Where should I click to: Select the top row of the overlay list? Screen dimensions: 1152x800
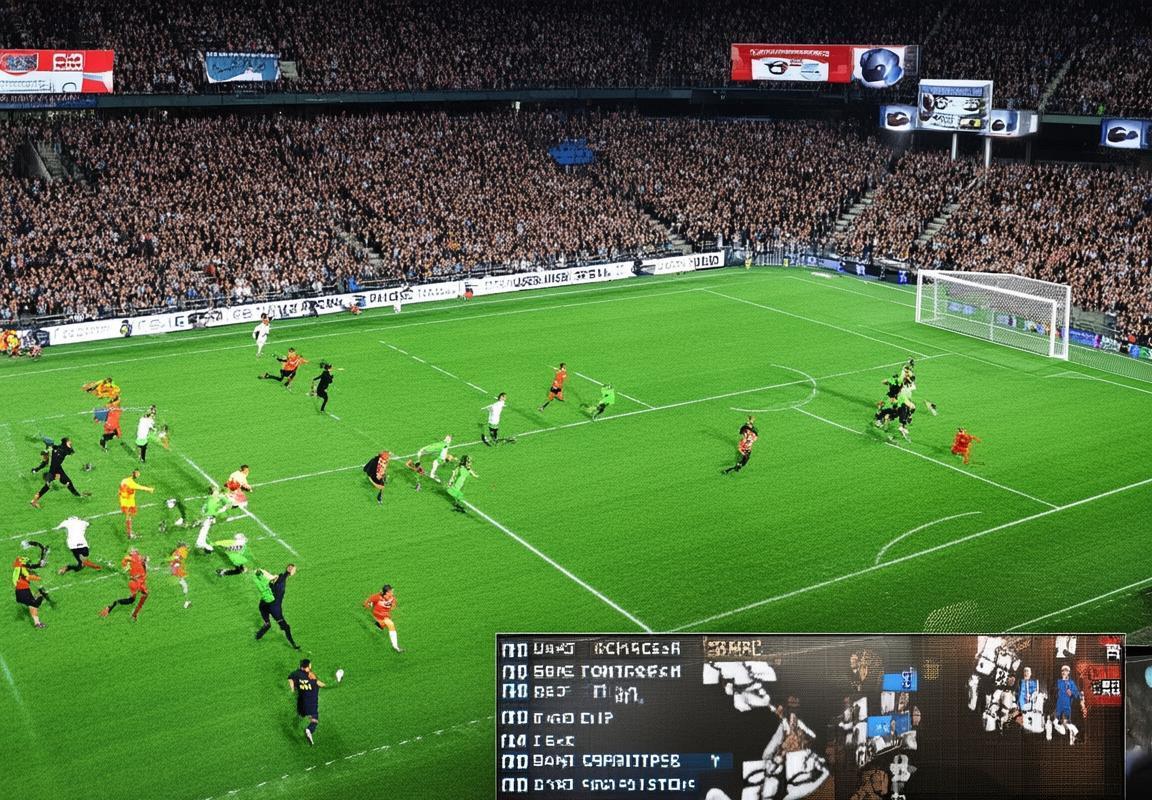coord(590,649)
